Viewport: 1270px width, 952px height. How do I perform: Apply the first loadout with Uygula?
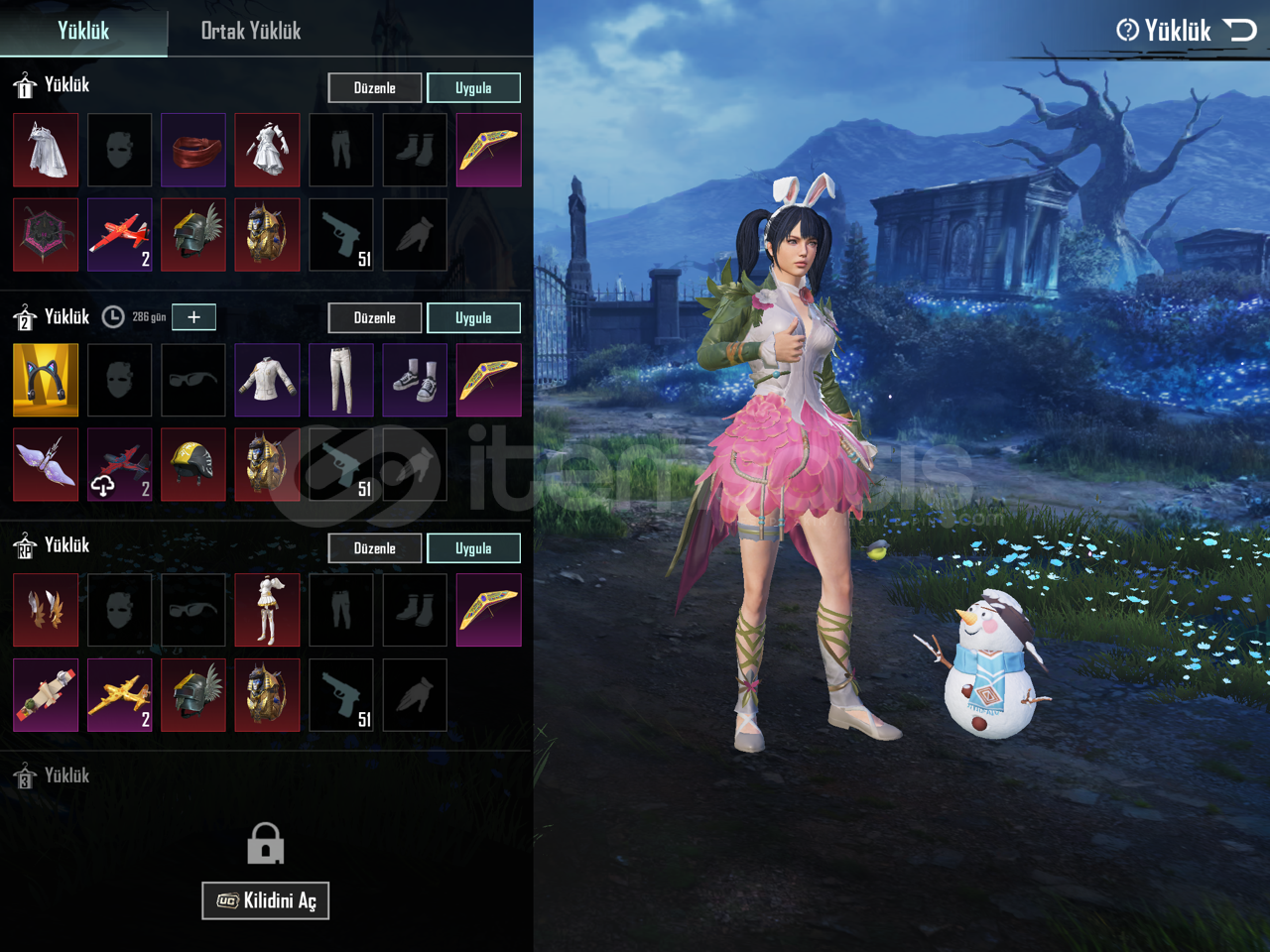coord(473,88)
